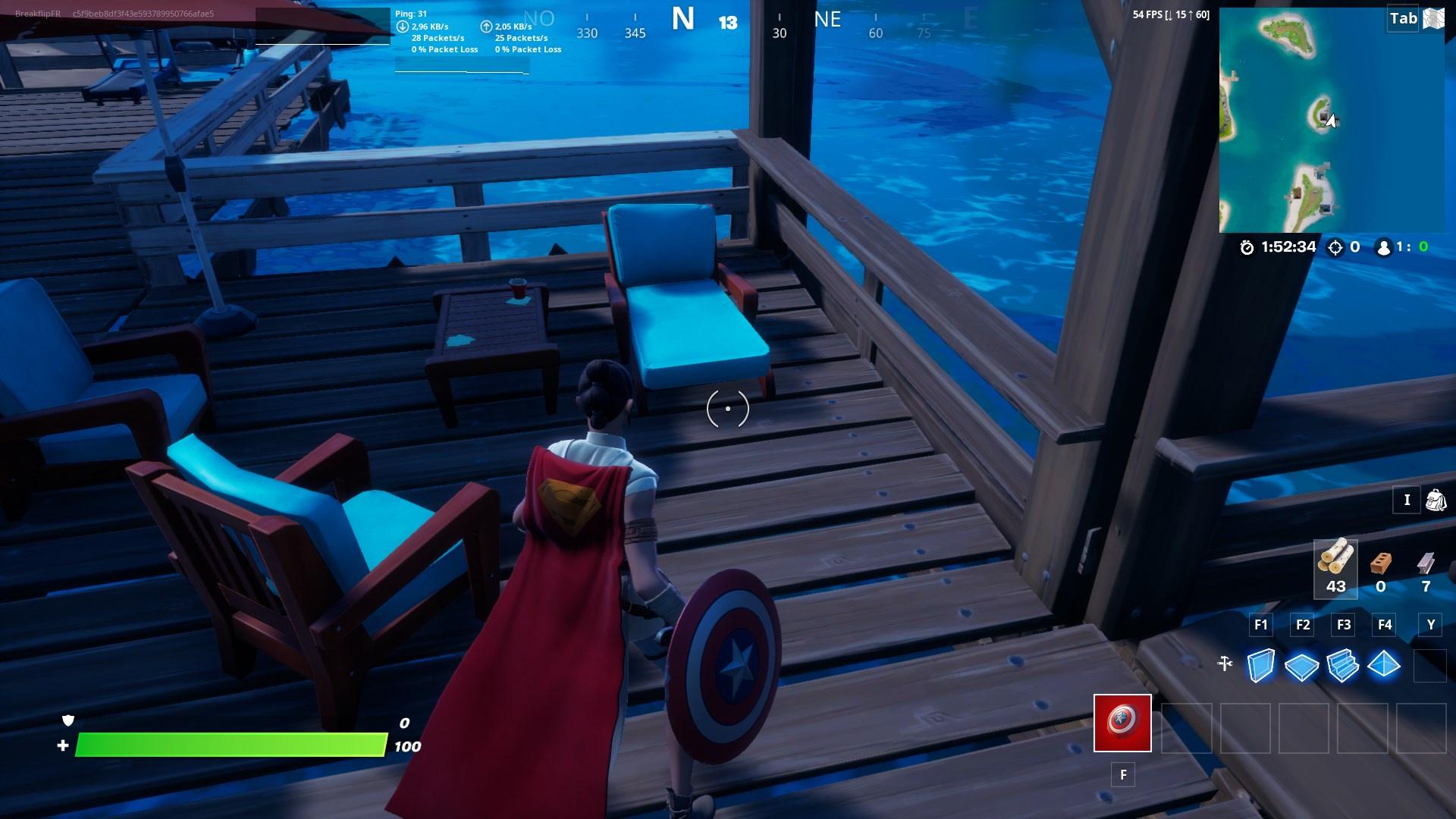Select the stairs build piece icon

tap(1344, 665)
